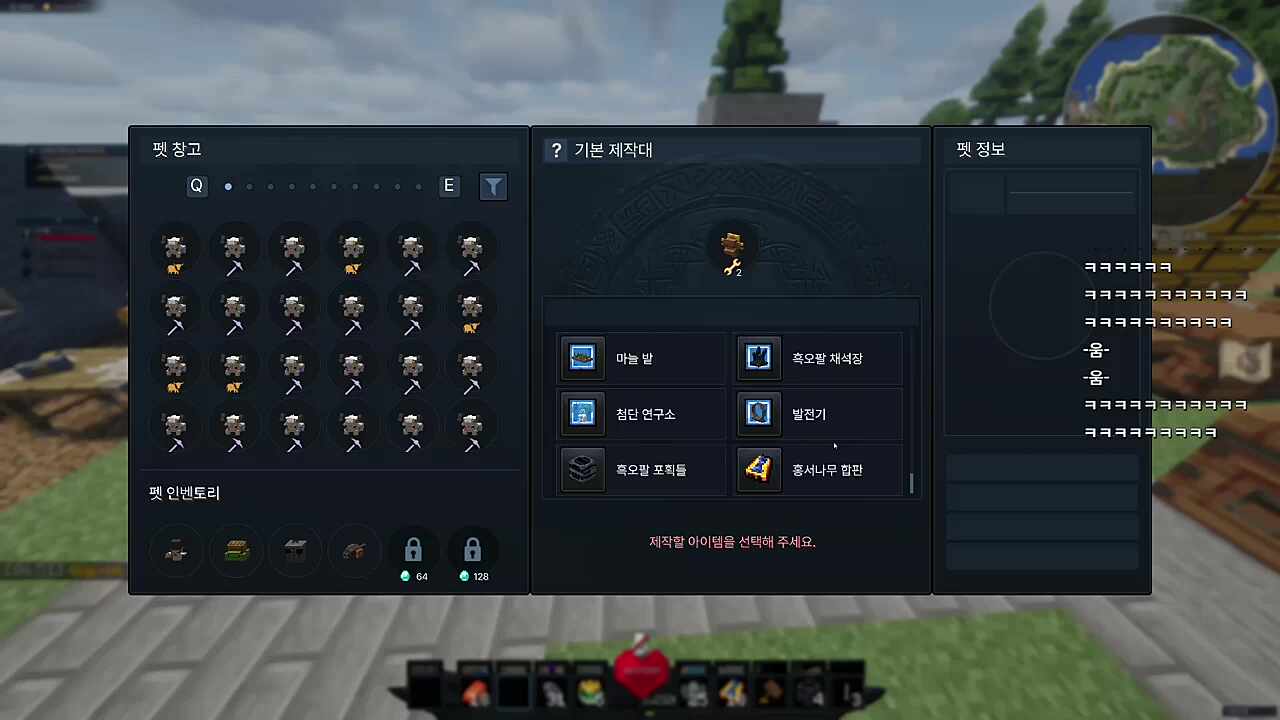Screen dimensions: 1280x720
Task: Click the Q previous page button
Action: 196,186
